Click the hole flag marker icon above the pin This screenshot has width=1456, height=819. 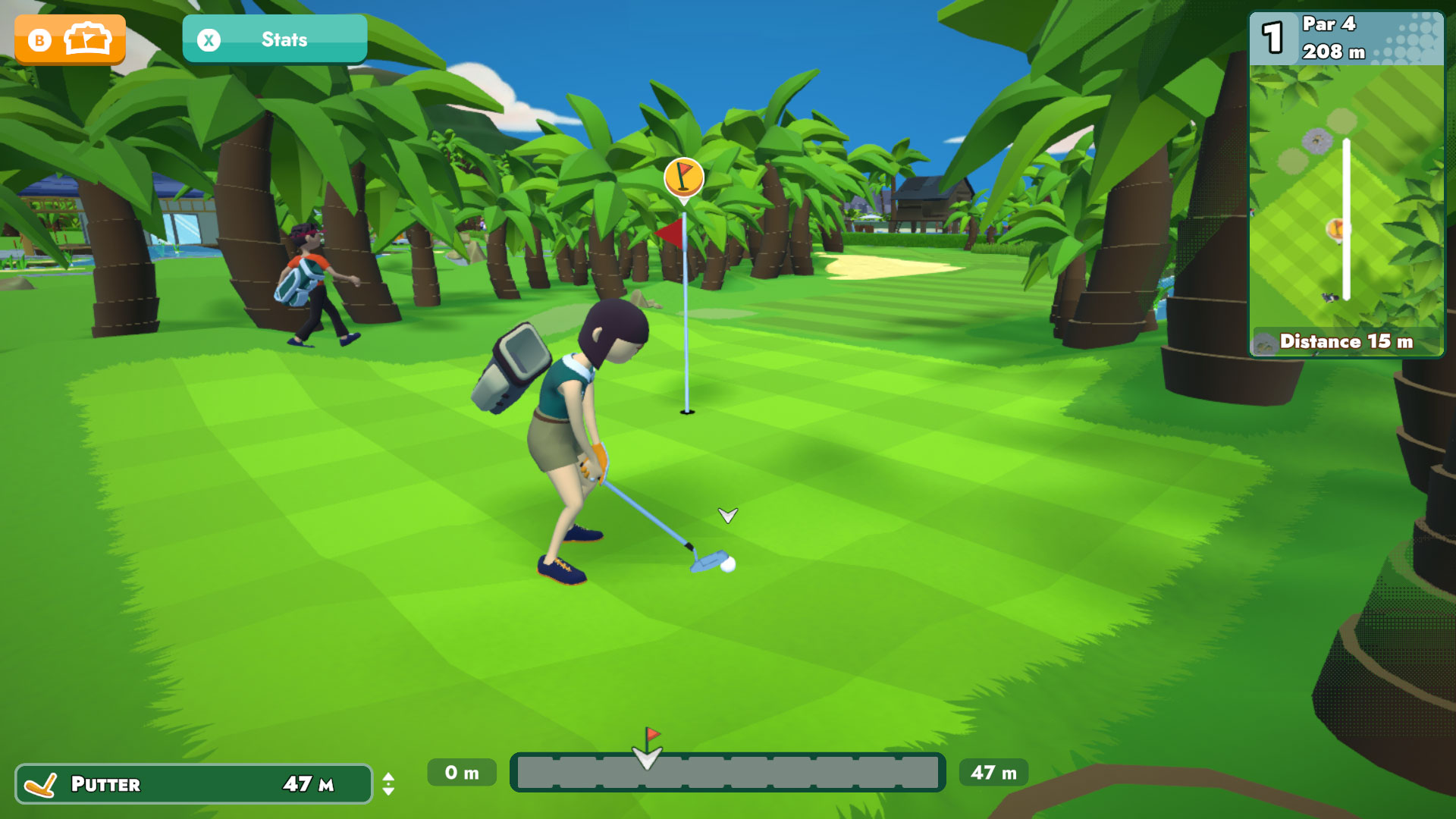685,177
